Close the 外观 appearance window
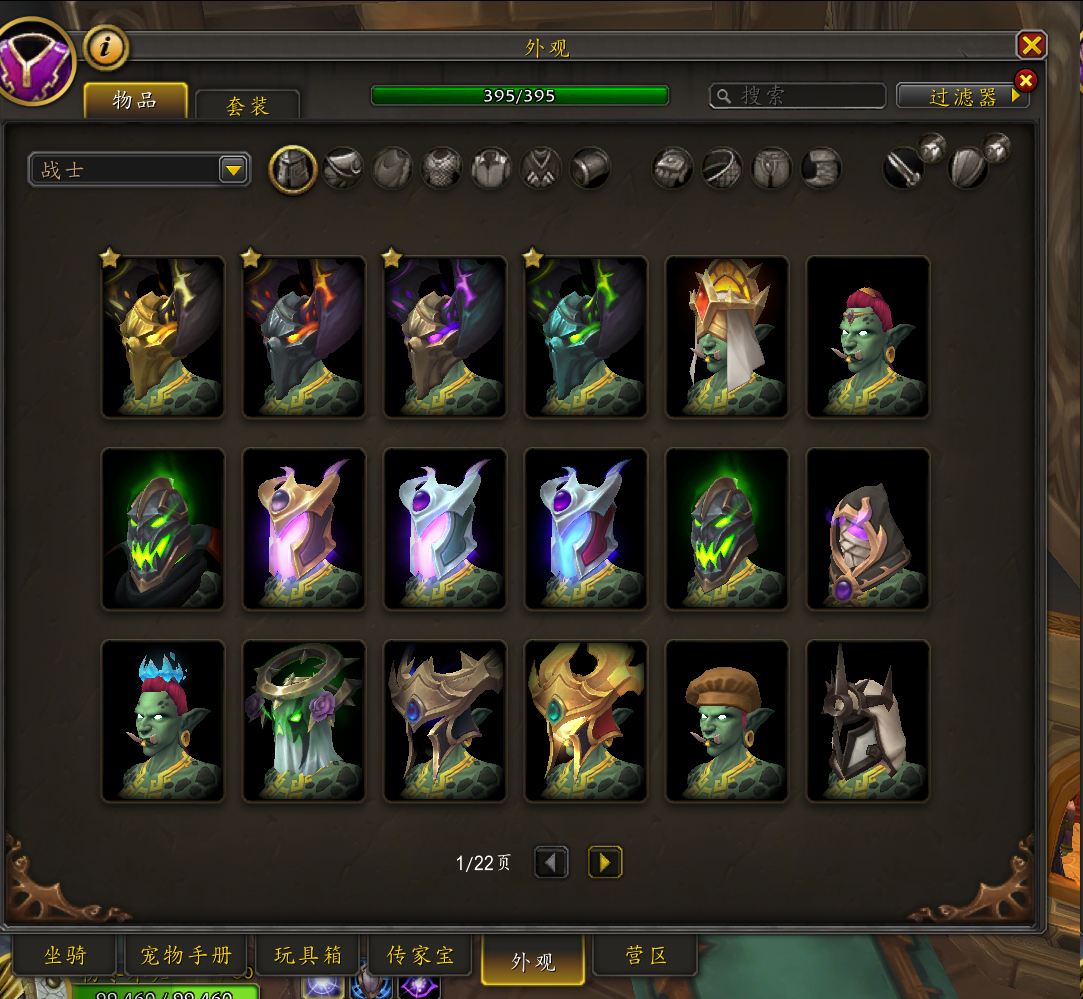The image size is (1083, 999). click(x=1031, y=45)
